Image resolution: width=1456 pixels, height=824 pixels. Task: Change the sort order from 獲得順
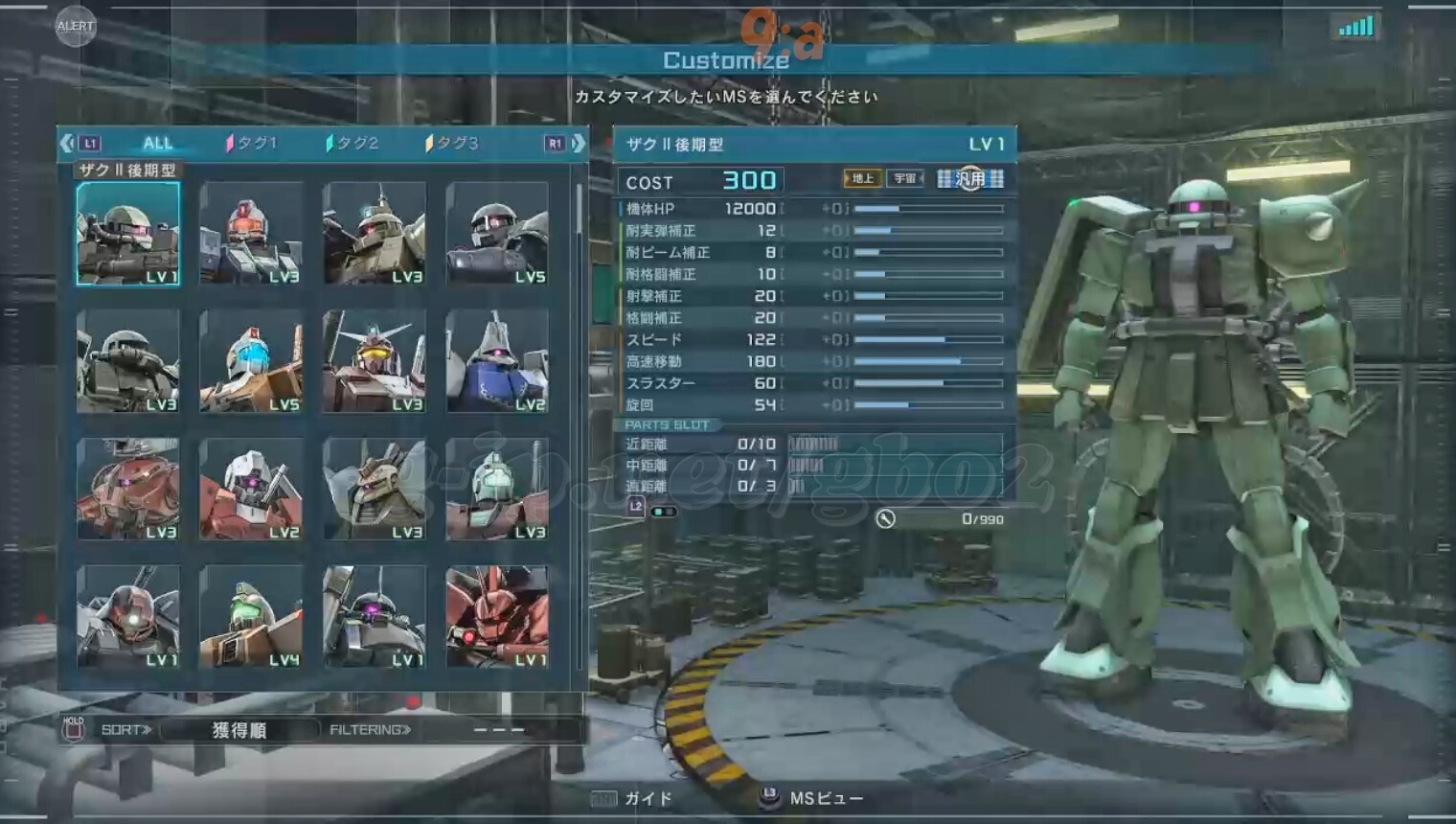click(x=239, y=730)
